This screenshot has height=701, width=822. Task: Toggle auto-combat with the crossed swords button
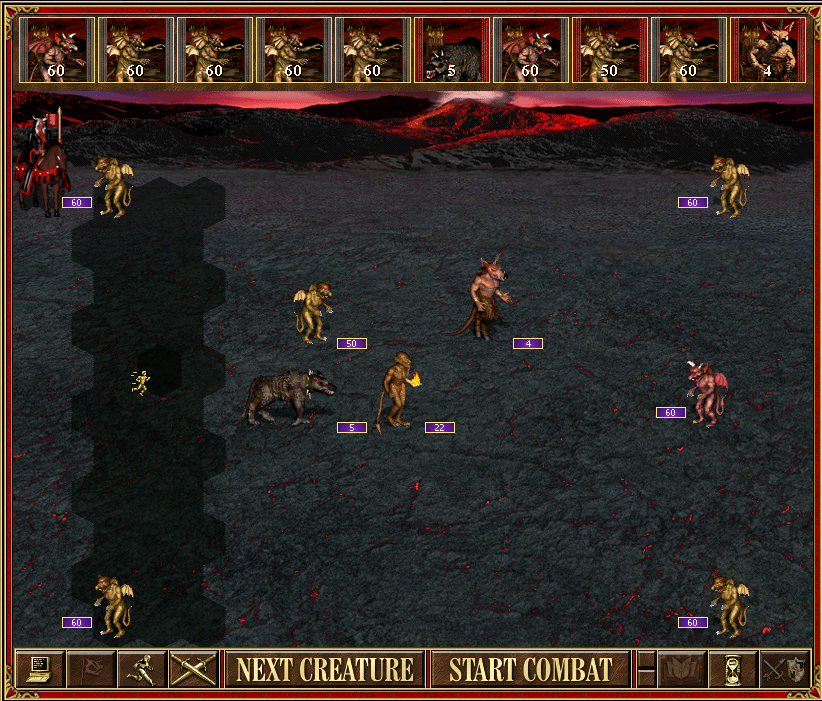pyautogui.click(x=193, y=669)
